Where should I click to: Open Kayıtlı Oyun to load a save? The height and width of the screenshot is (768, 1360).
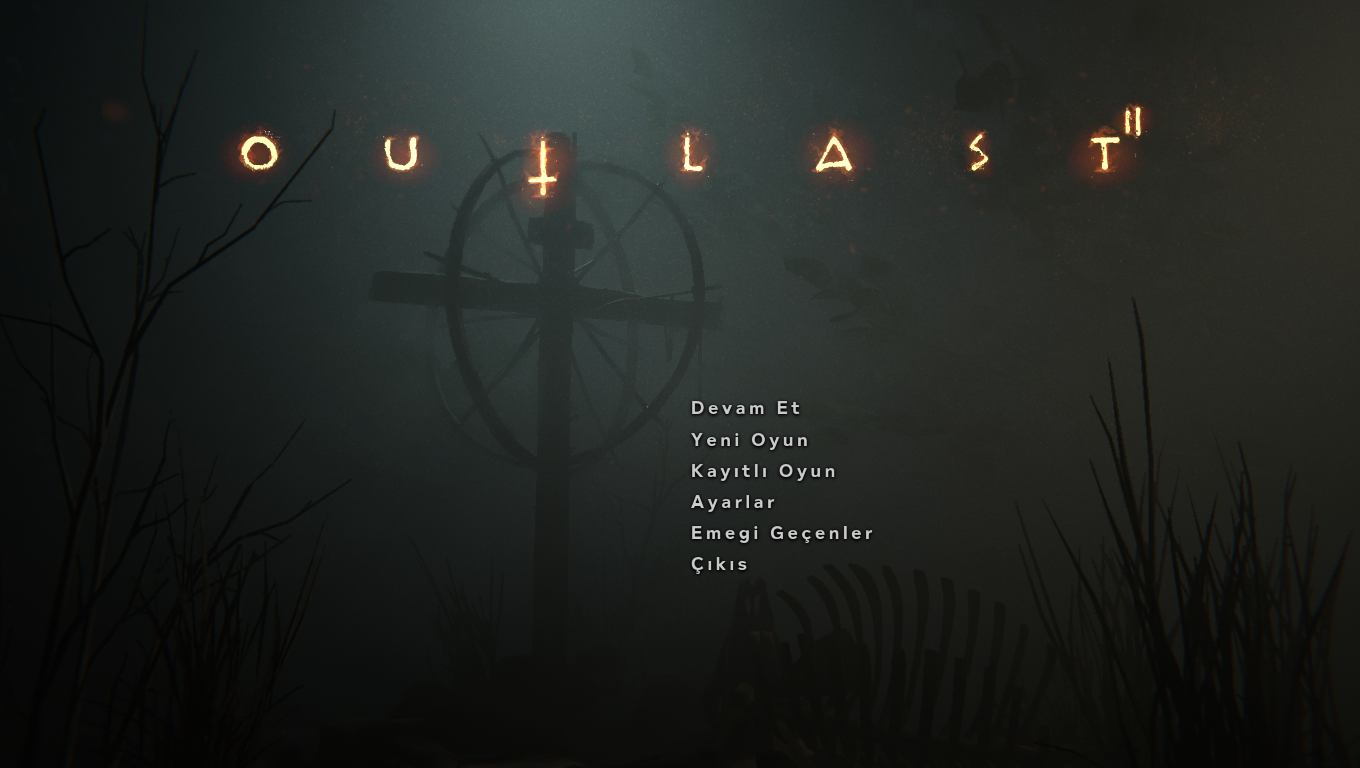click(763, 471)
